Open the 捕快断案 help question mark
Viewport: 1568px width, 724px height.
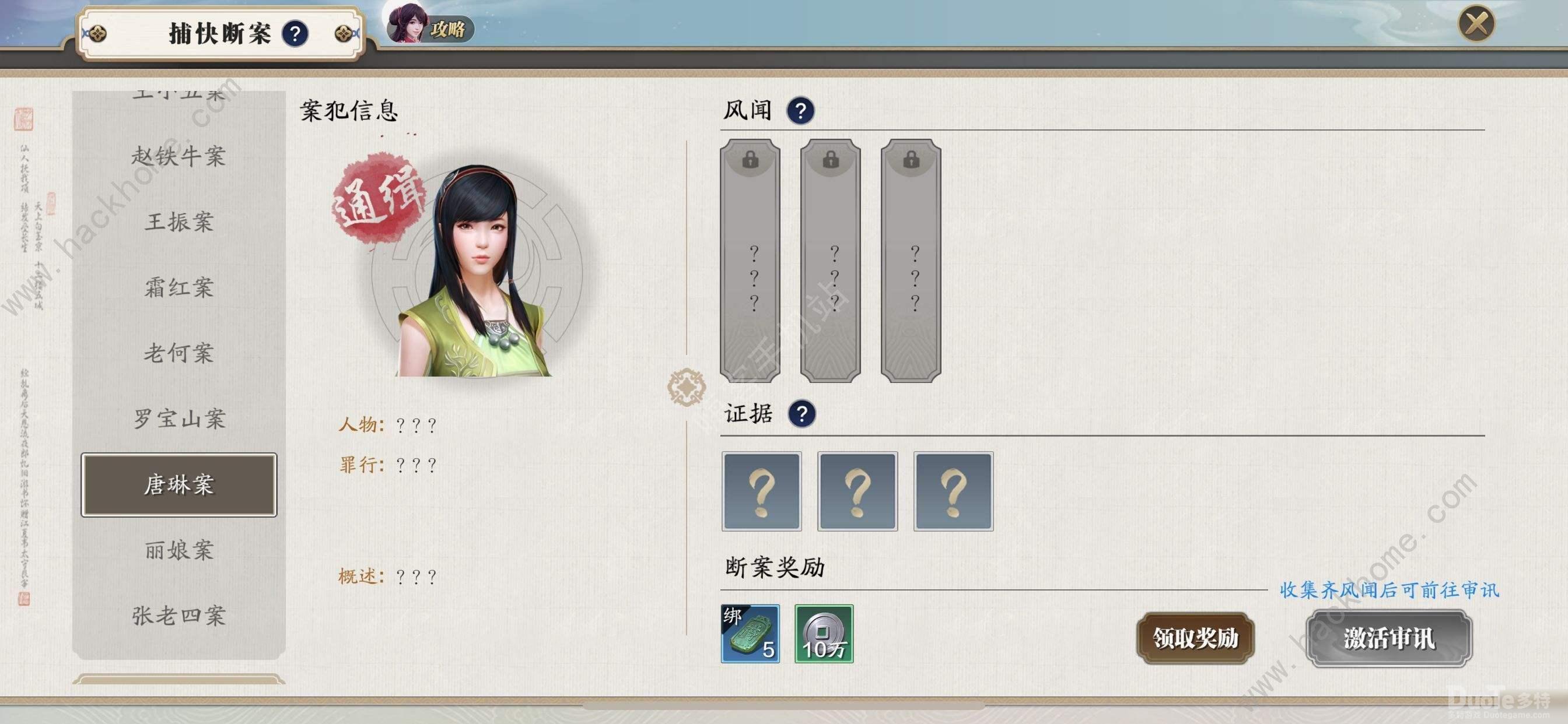(296, 34)
